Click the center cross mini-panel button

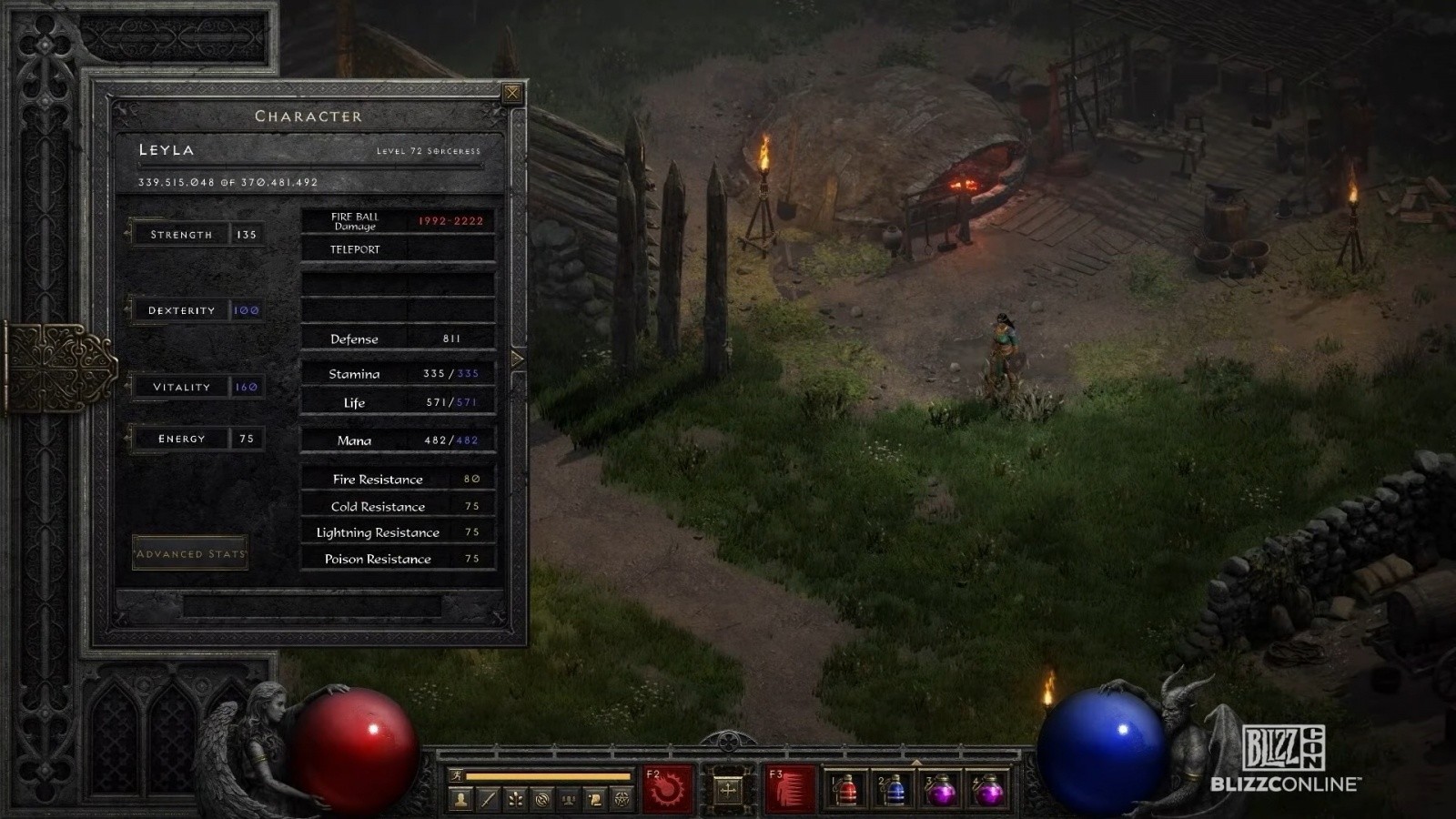[728, 789]
